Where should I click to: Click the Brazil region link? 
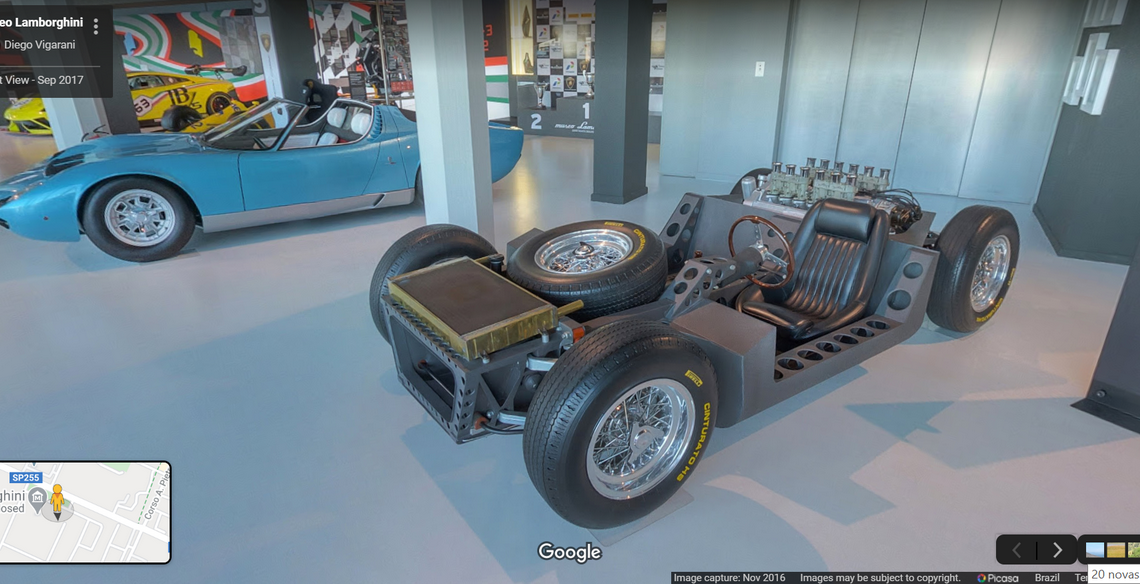(1047, 578)
